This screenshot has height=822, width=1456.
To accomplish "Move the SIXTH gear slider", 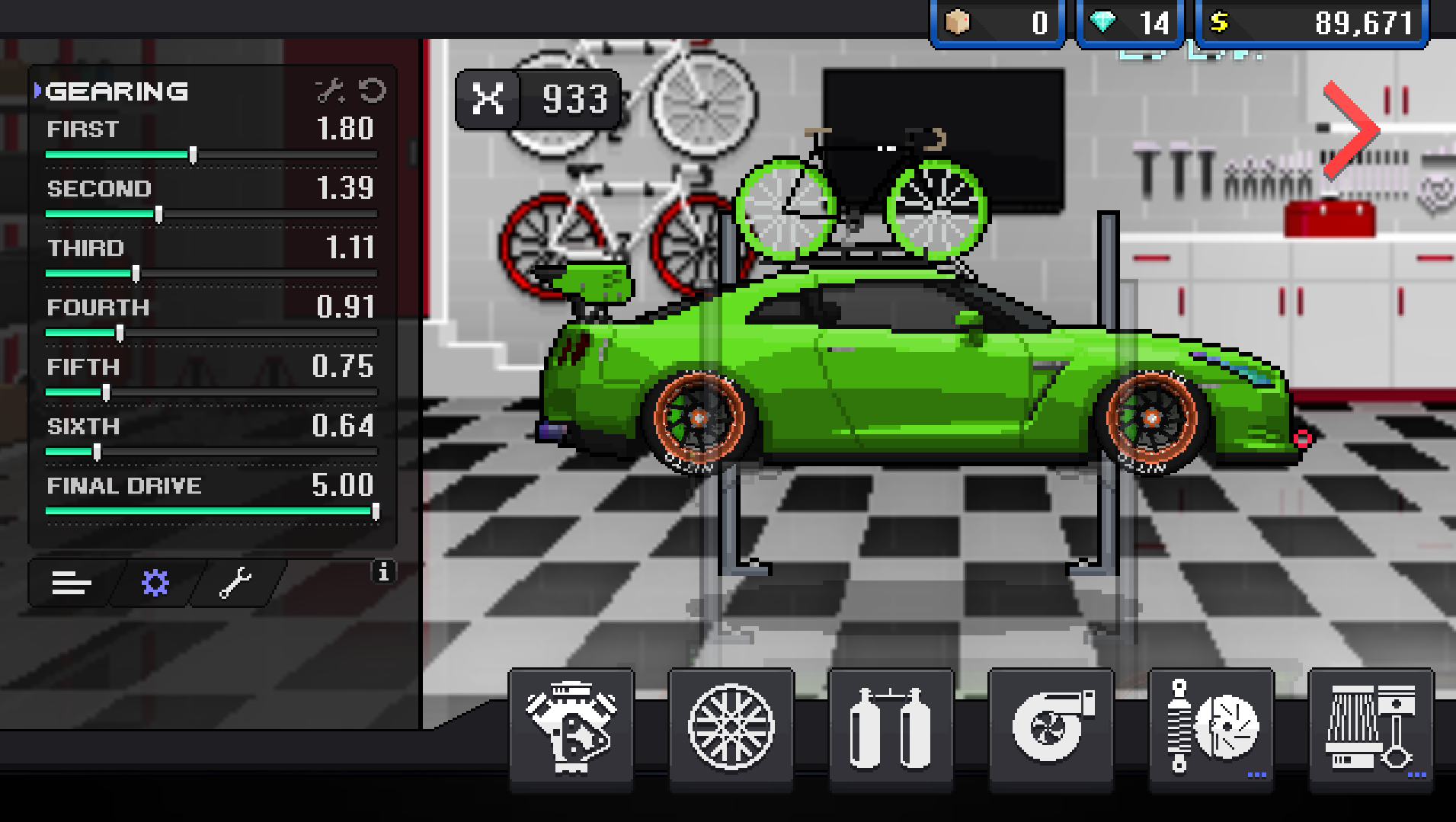I will pos(96,452).
